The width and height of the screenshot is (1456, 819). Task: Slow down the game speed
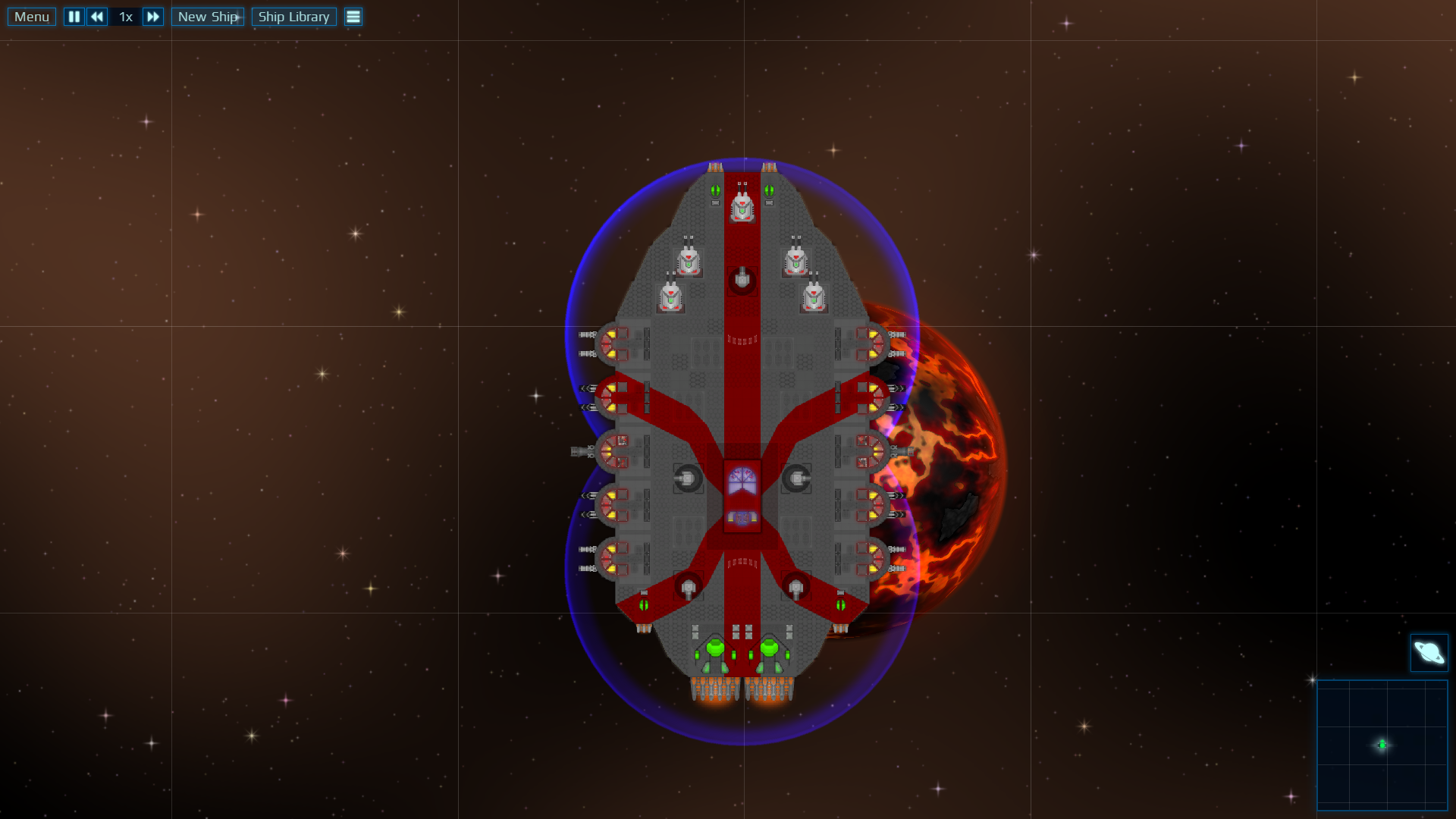(97, 17)
